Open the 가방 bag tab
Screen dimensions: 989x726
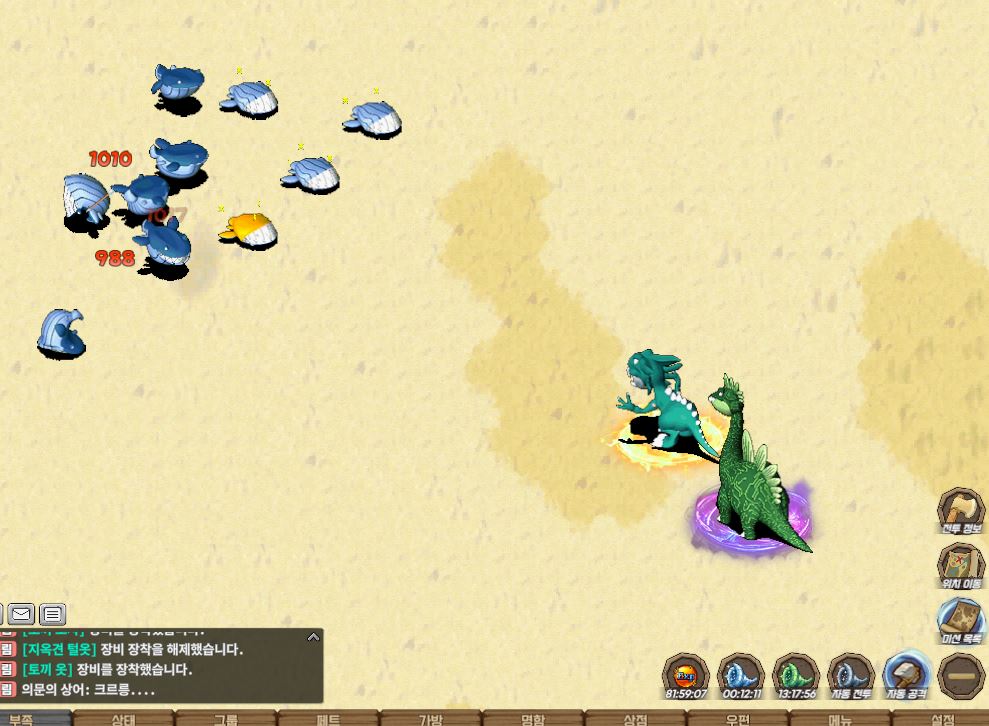click(431, 719)
